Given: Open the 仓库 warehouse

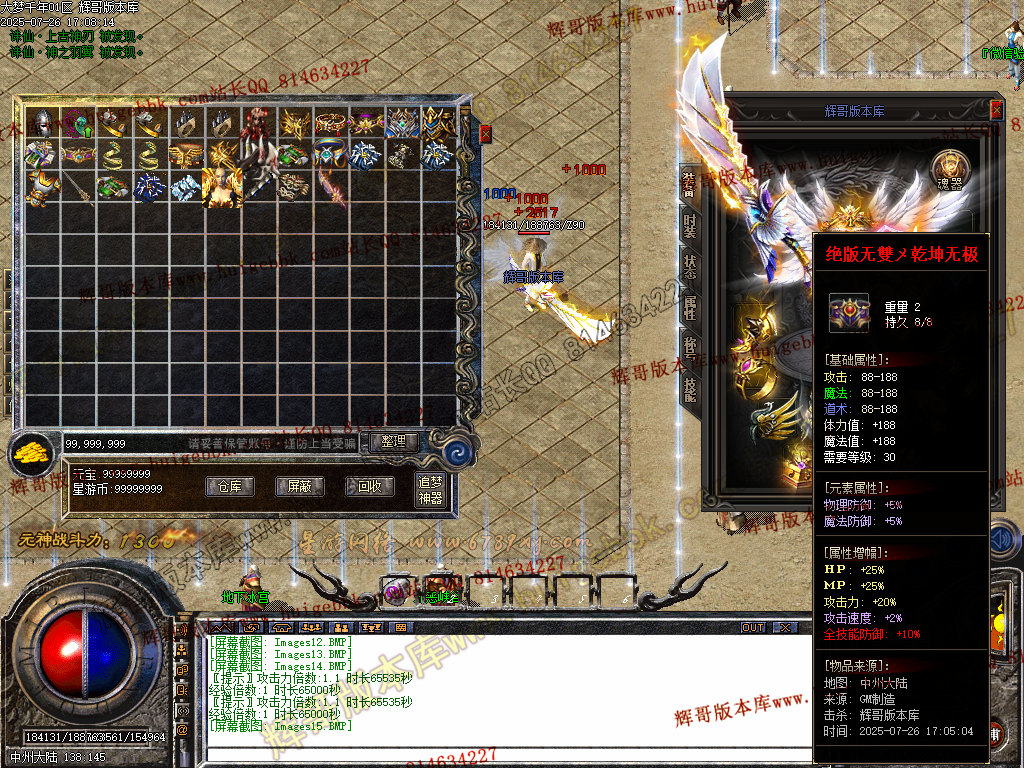Looking at the screenshot, I should click(230, 486).
